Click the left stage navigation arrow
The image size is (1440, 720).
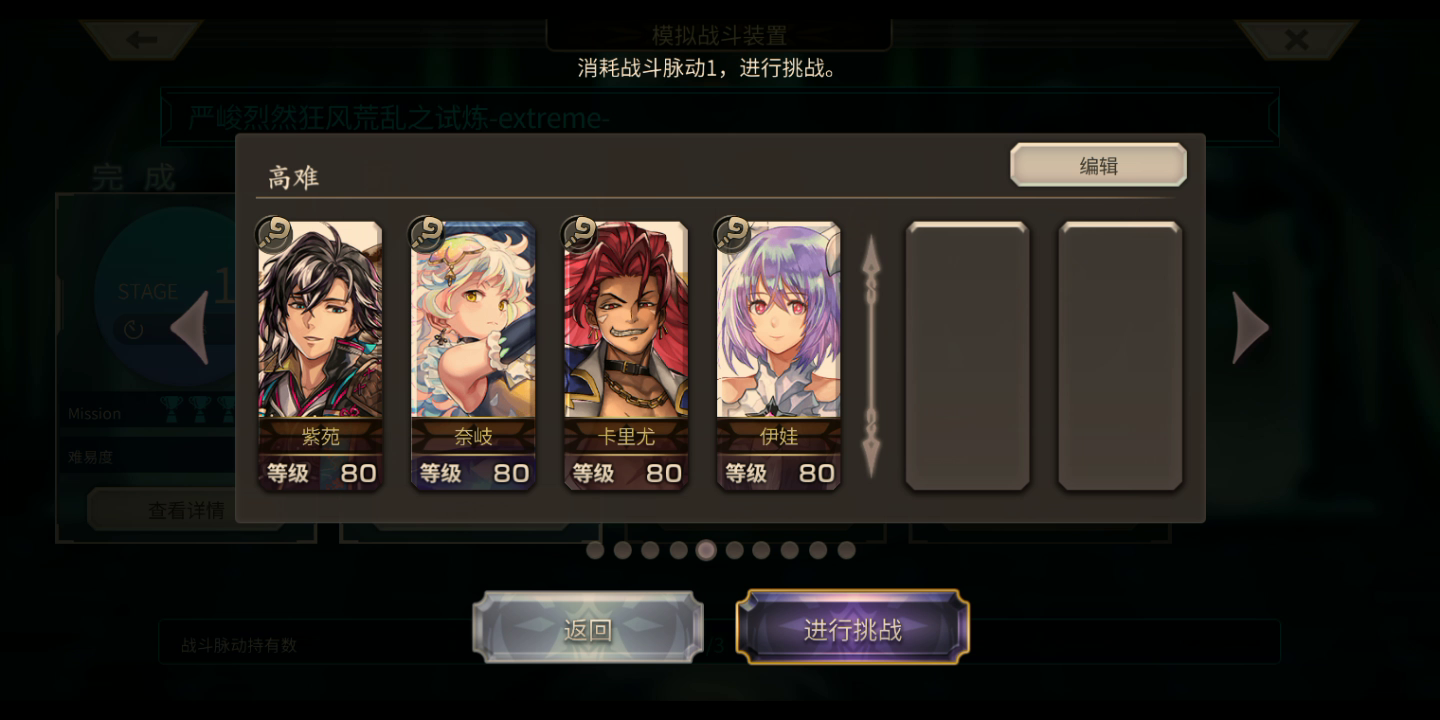(x=189, y=328)
